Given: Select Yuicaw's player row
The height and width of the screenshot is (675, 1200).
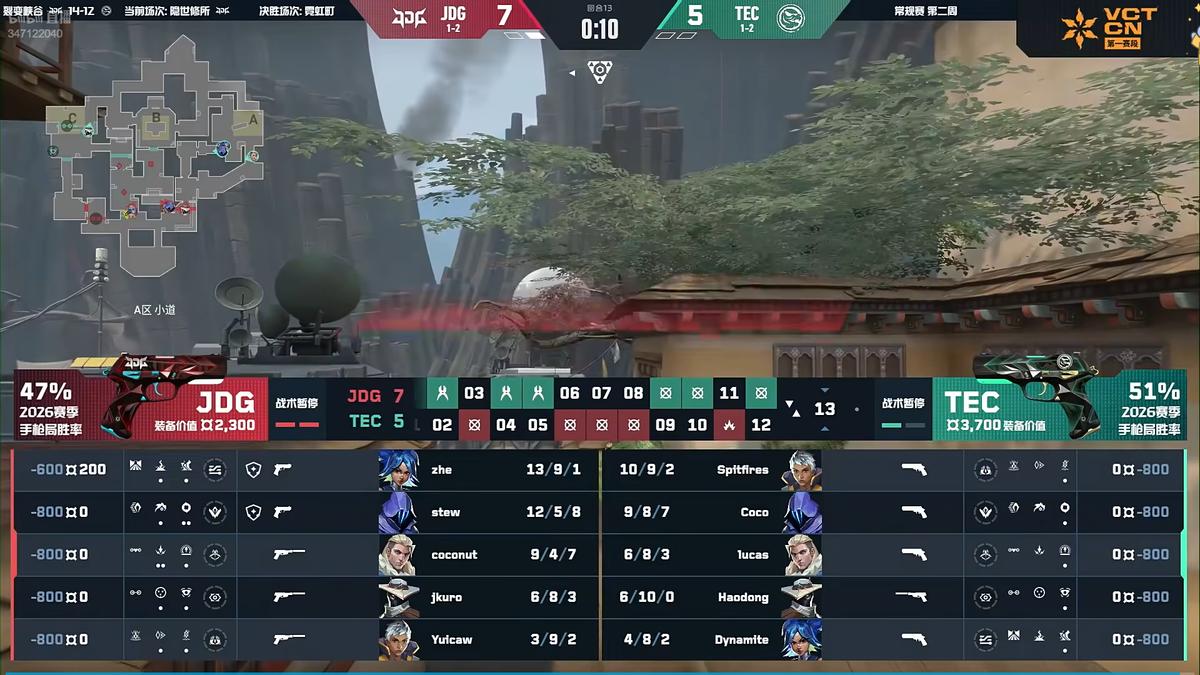Looking at the screenshot, I should (451, 639).
